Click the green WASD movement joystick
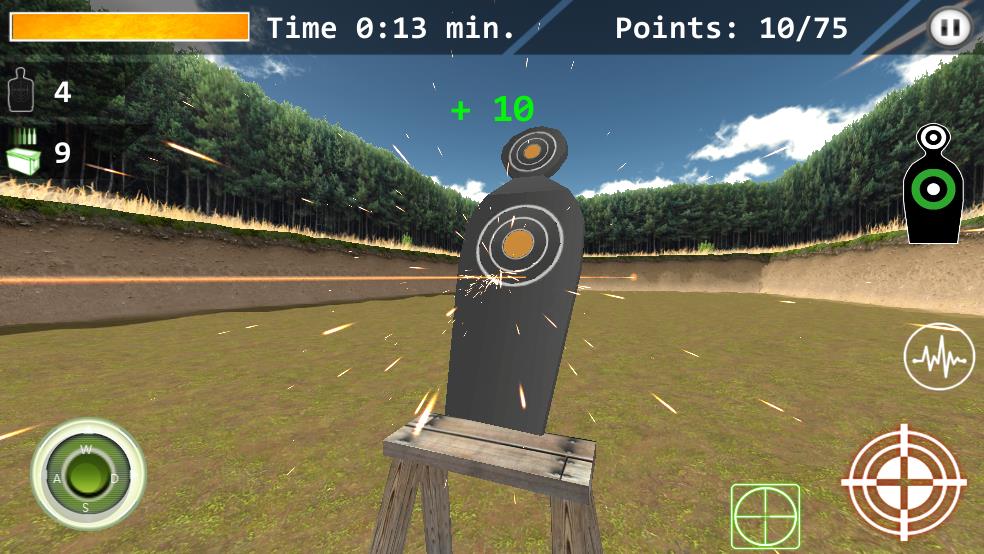 click(x=87, y=473)
